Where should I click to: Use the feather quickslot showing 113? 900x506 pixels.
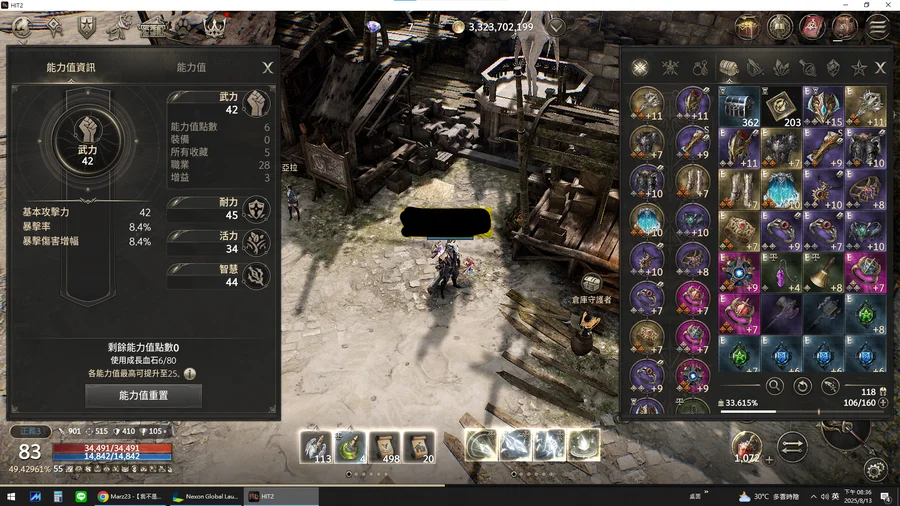[316, 445]
